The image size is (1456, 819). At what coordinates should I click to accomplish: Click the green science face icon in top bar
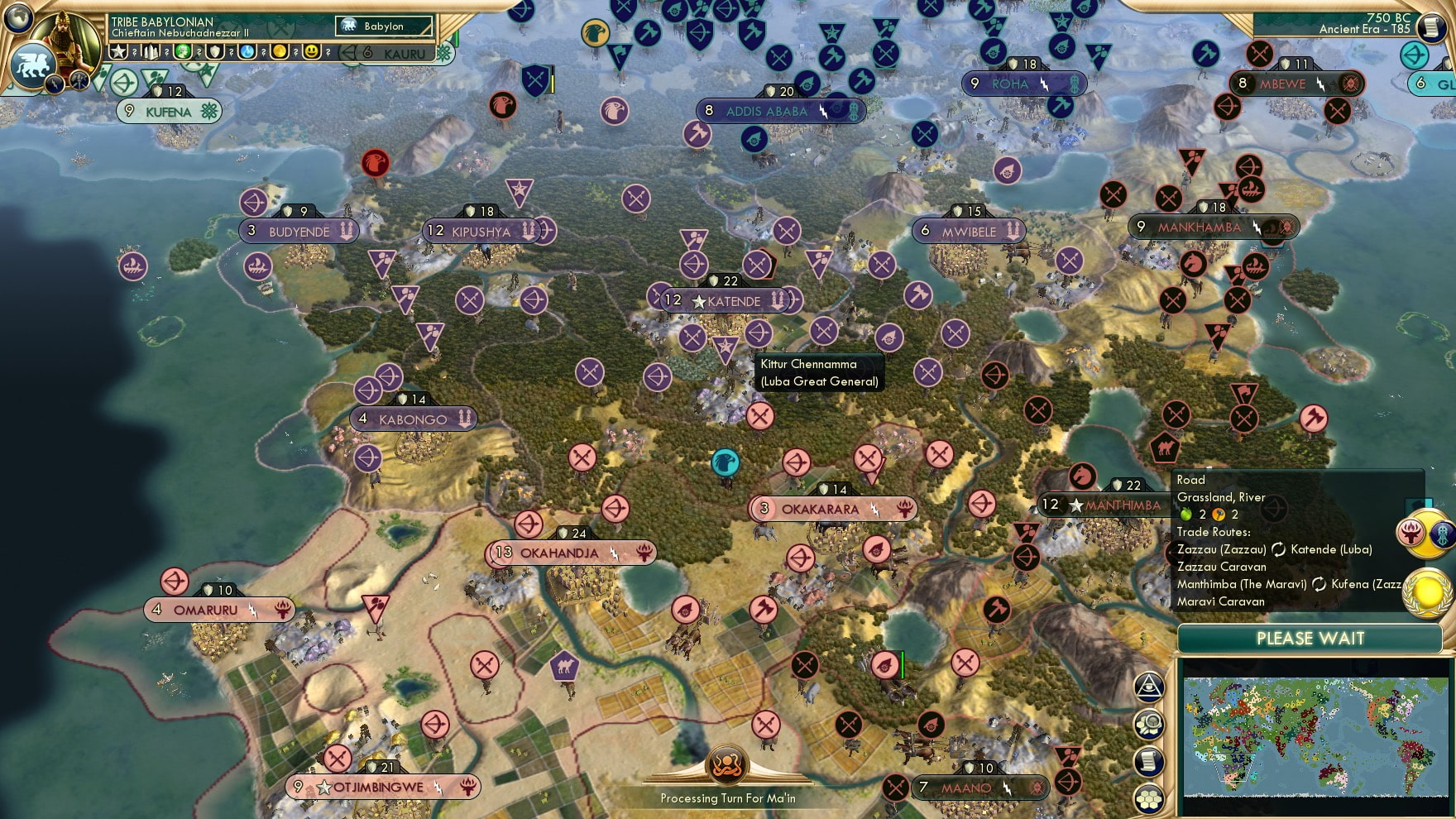coord(184,52)
